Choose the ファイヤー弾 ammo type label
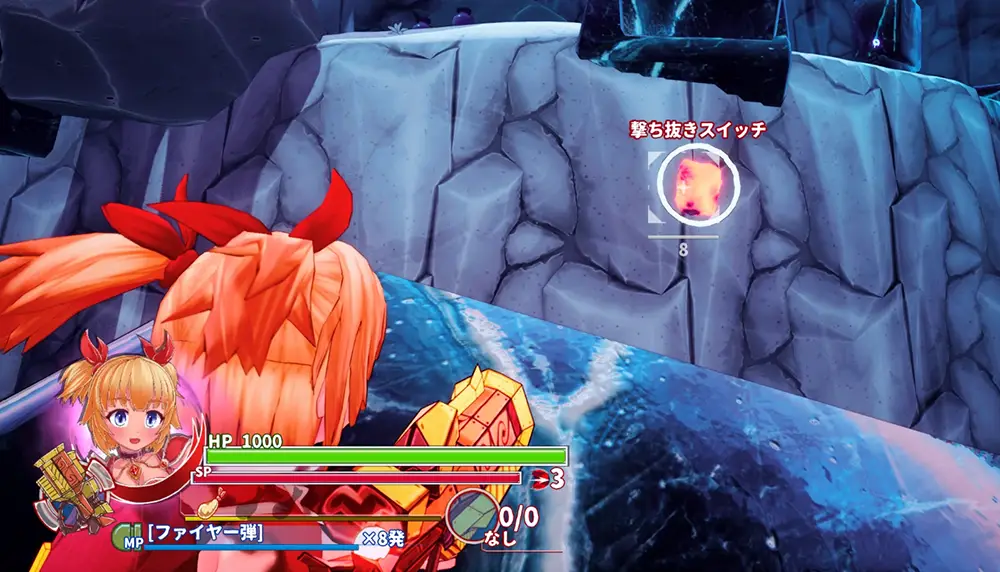 [205, 535]
